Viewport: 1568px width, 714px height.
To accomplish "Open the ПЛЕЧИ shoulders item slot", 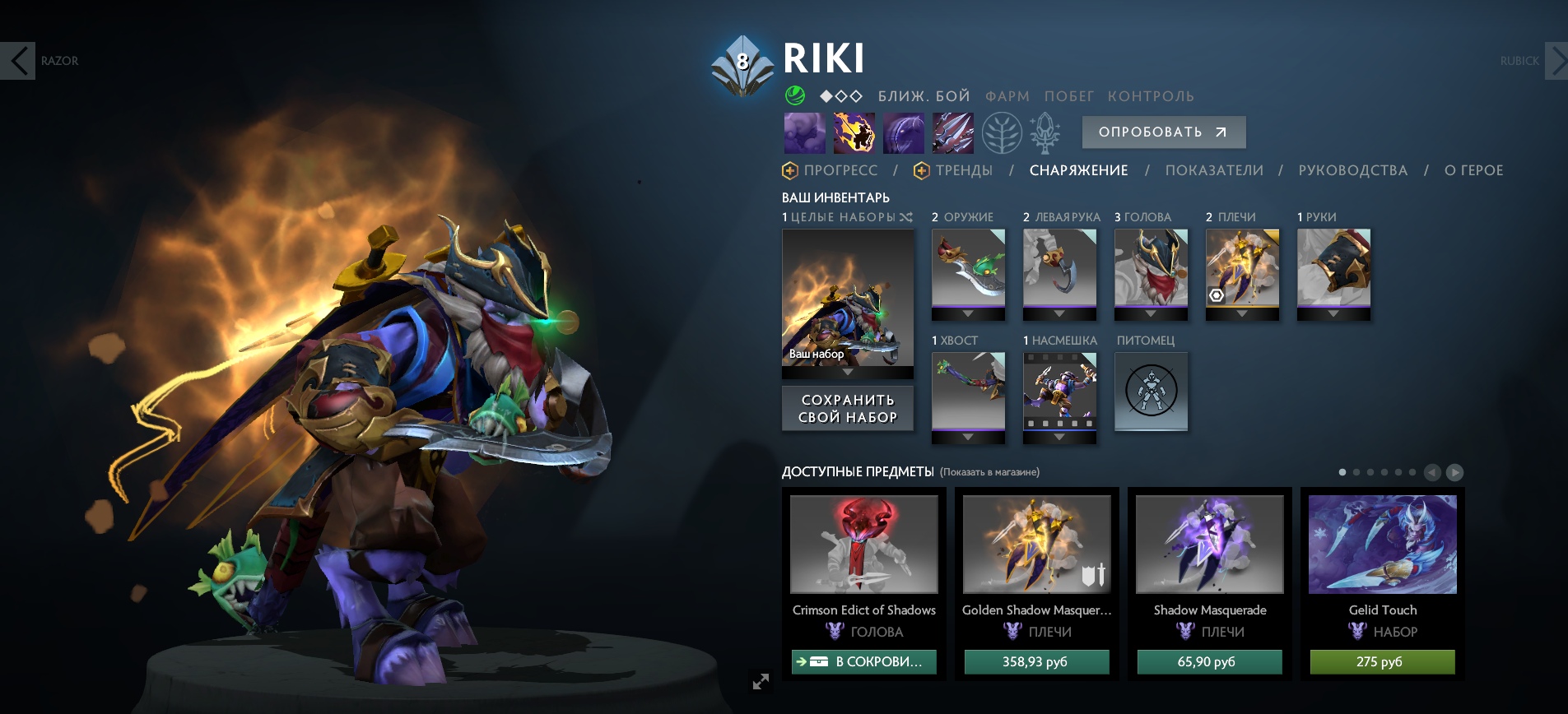I will 1242,269.
